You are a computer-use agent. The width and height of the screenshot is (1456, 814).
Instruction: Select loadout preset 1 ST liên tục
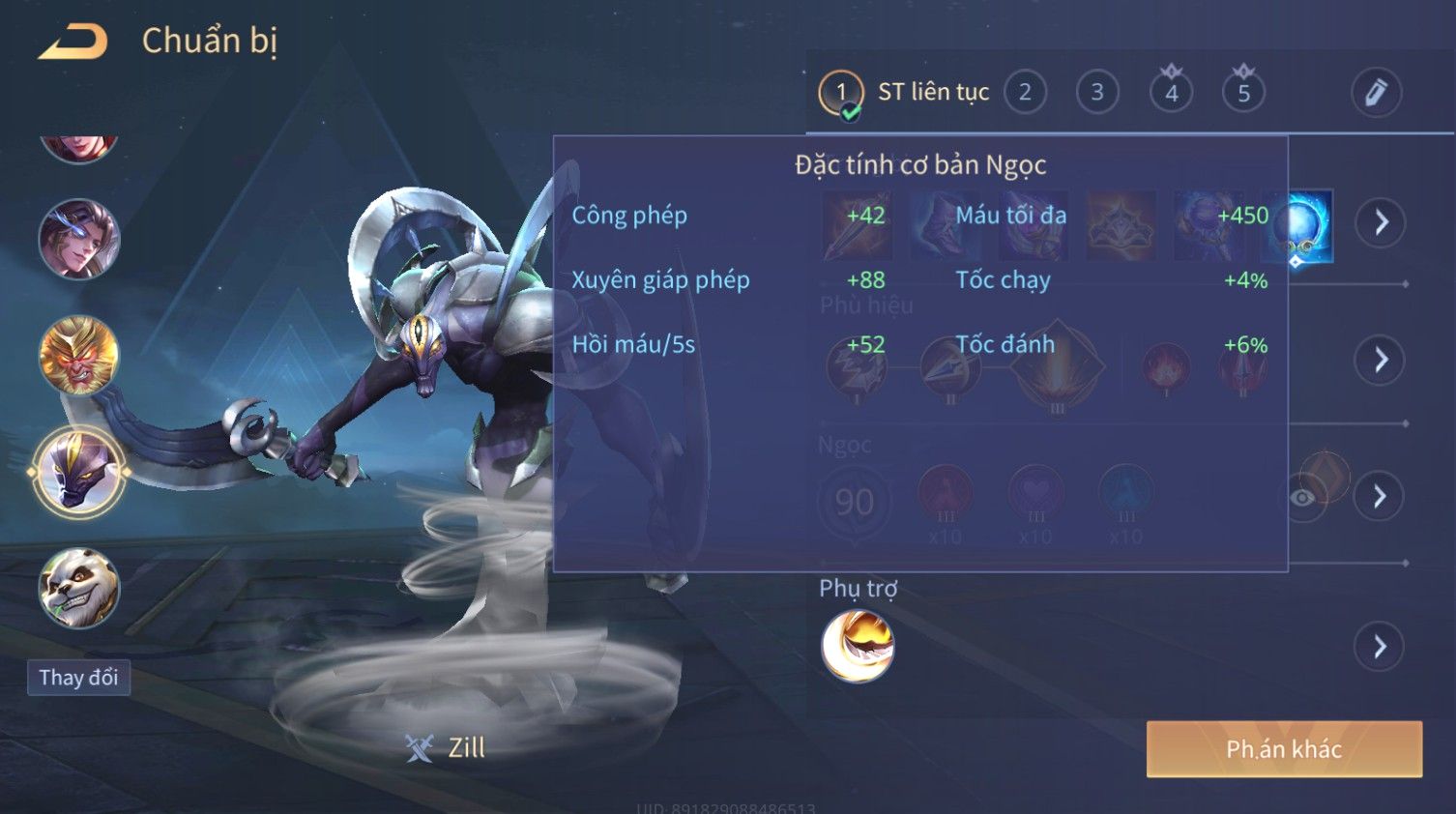[840, 93]
